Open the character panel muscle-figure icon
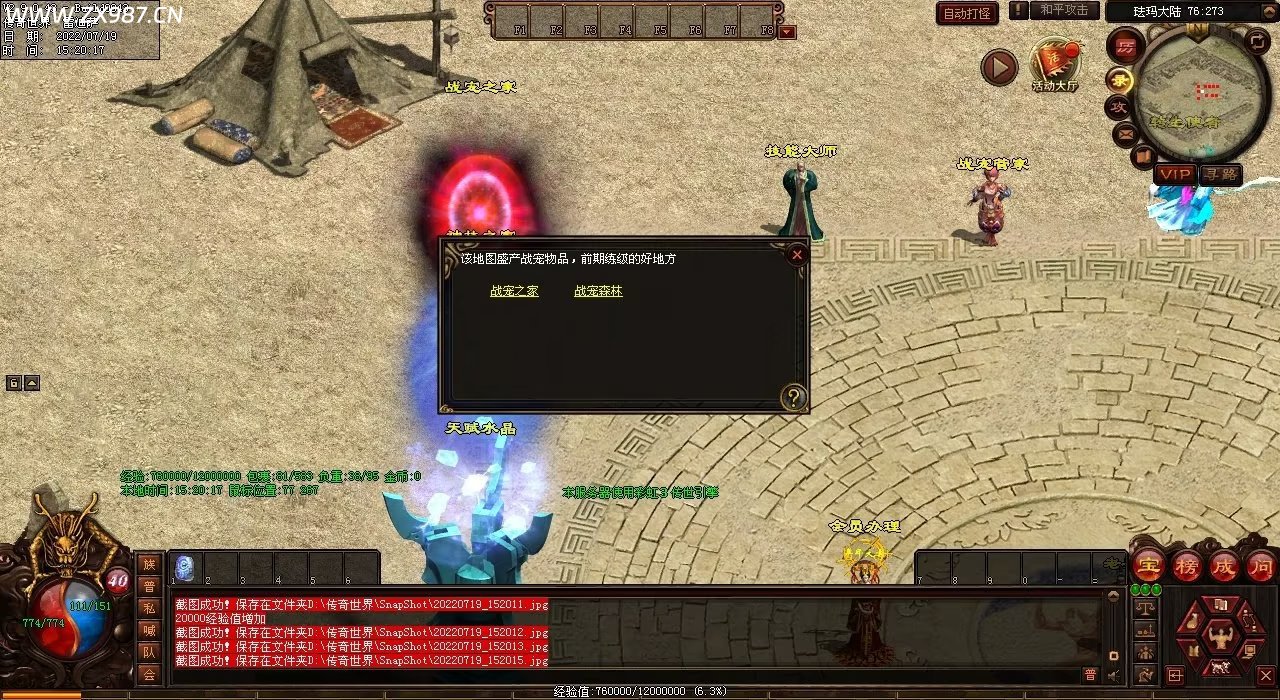This screenshot has height=700, width=1280. (1220, 636)
